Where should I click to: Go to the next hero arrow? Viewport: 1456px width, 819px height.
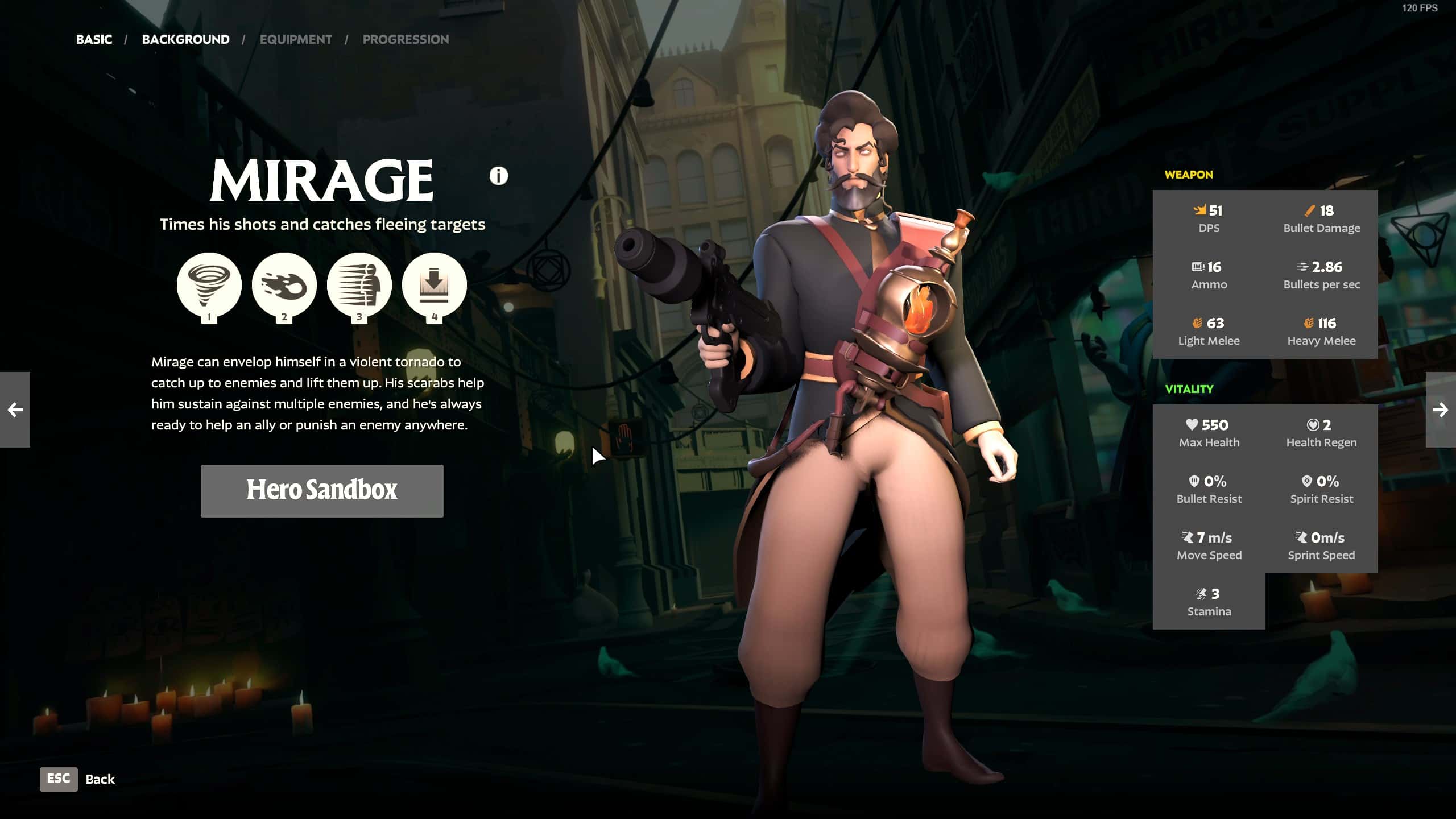coord(1440,409)
